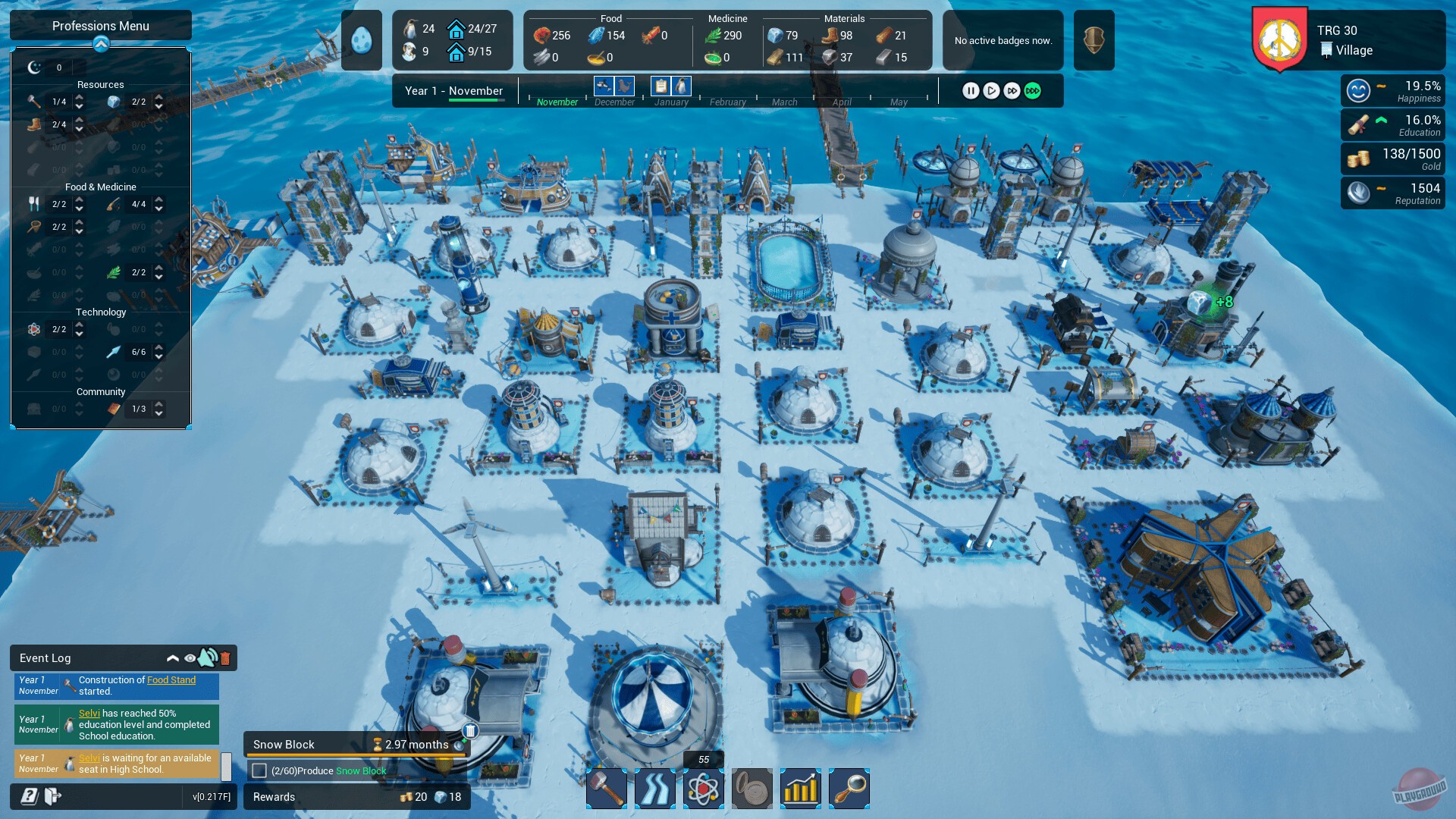The image size is (1456, 819).
Task: Select January on the month timeline
Action: (670, 102)
